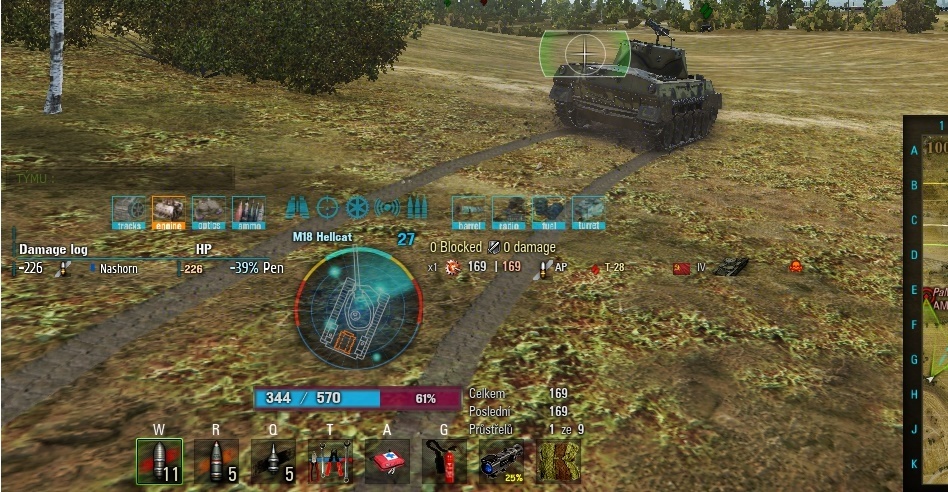The image size is (948, 492).
Task: Choose the third shell type under Q
Action: click(273, 462)
